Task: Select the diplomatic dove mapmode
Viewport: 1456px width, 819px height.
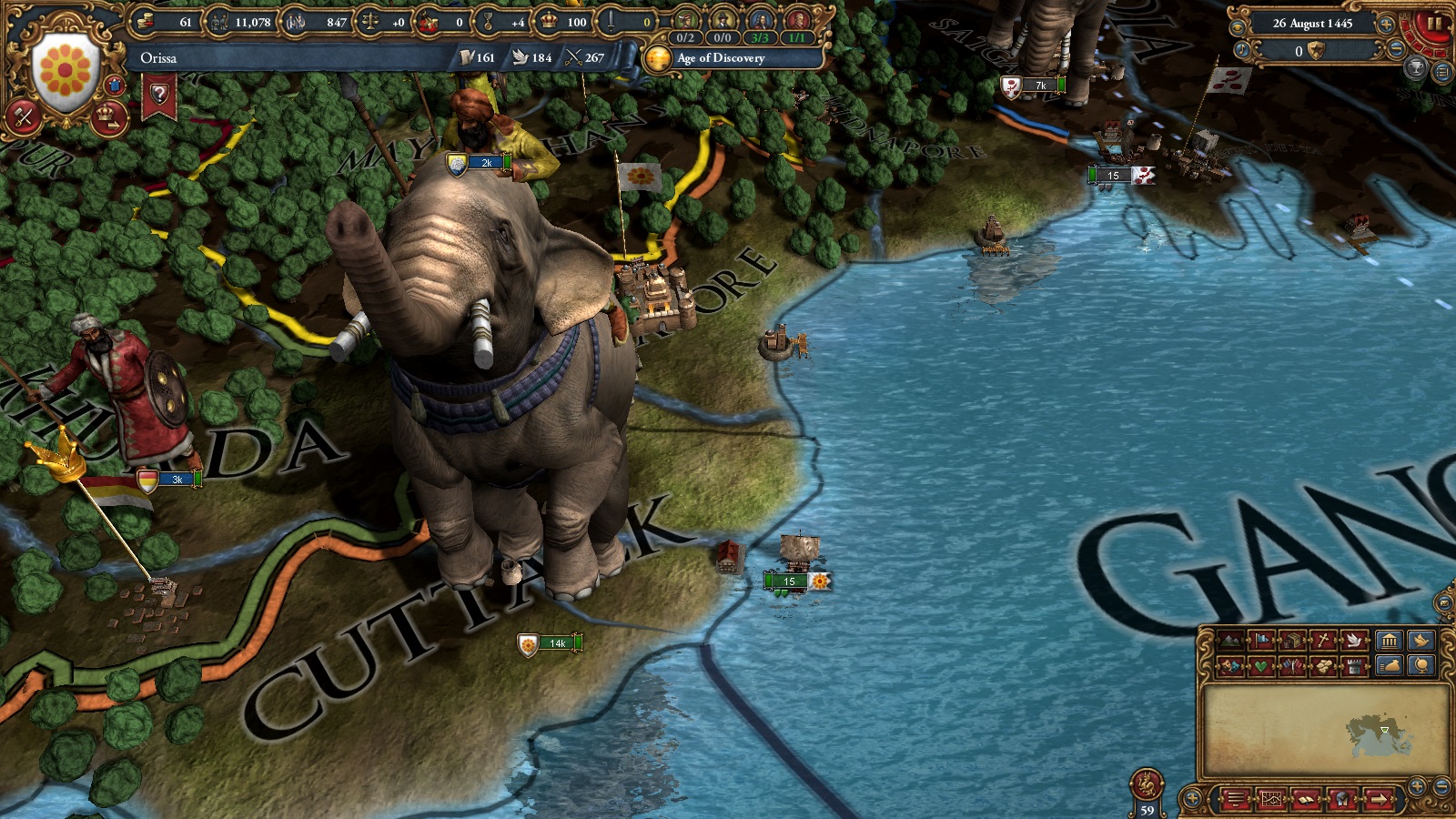Action: (1354, 640)
